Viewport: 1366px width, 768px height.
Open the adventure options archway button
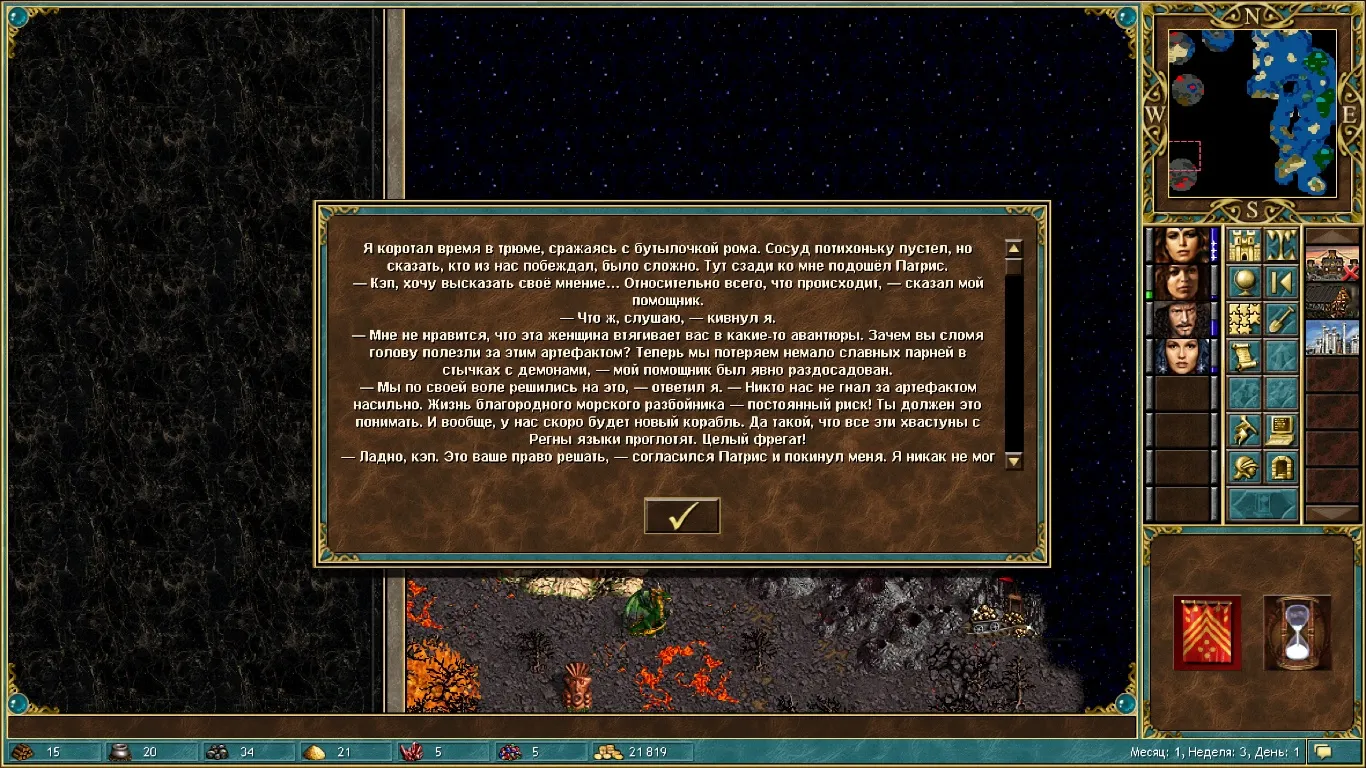click(1281, 468)
